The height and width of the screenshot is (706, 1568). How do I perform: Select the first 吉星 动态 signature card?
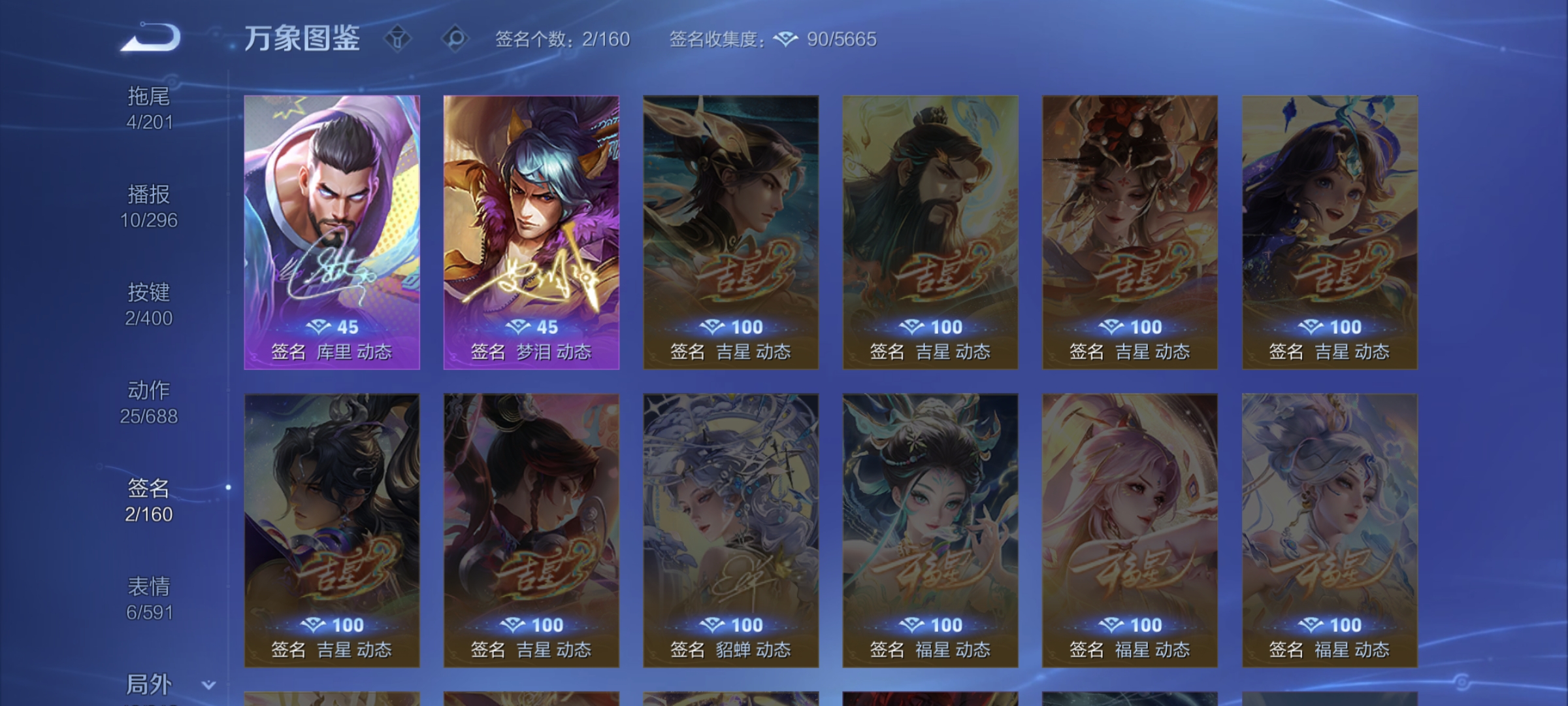[730, 232]
